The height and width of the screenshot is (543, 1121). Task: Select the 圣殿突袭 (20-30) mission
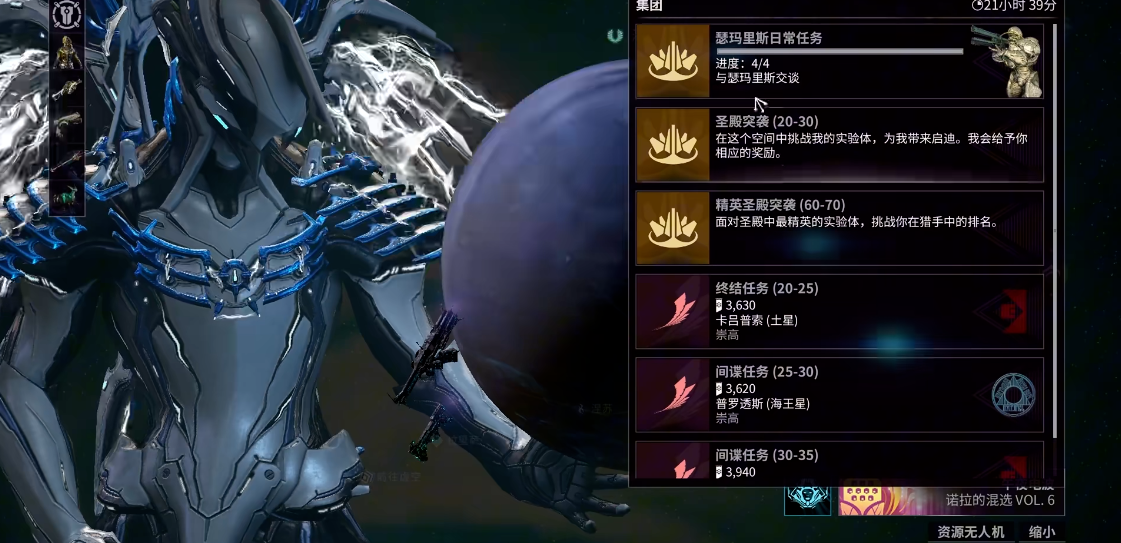pos(838,145)
